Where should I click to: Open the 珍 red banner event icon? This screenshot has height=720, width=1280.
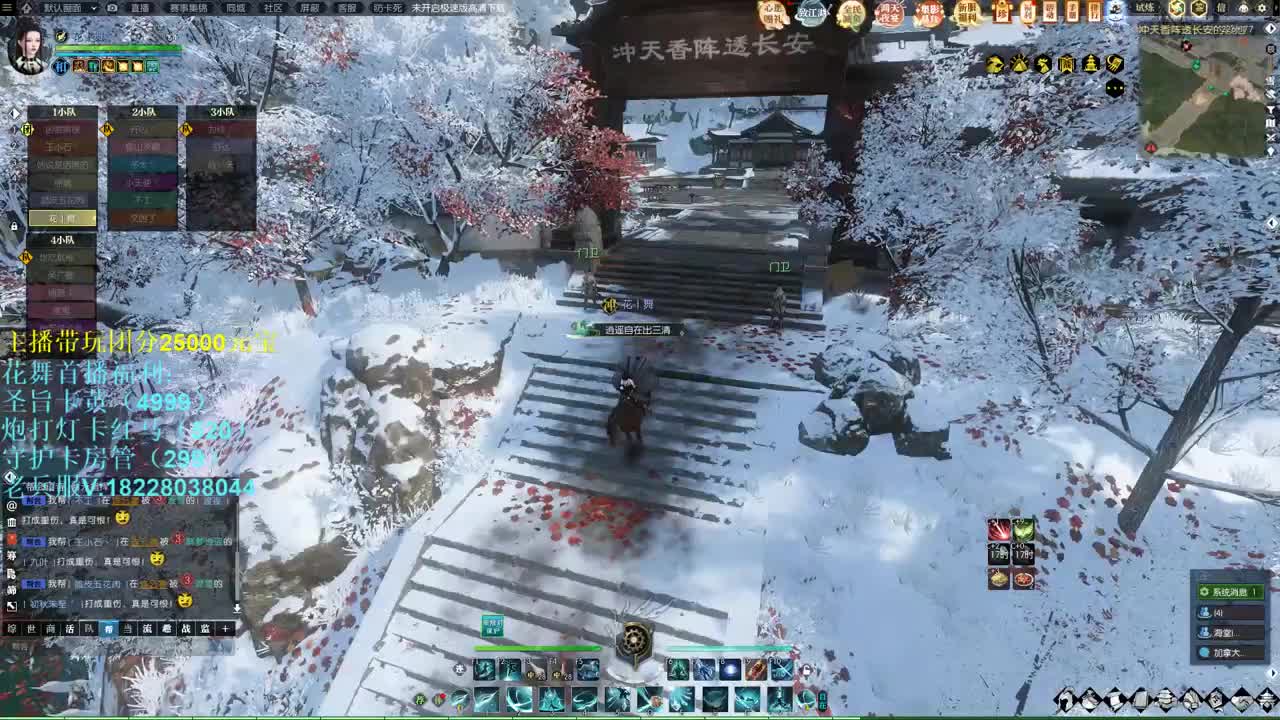(1002, 14)
